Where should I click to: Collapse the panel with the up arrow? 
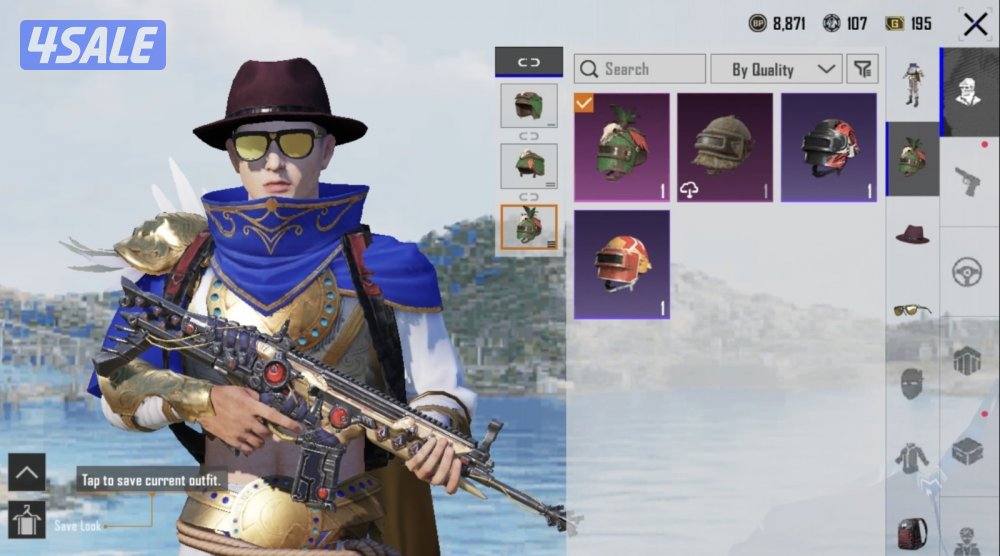pos(26,472)
